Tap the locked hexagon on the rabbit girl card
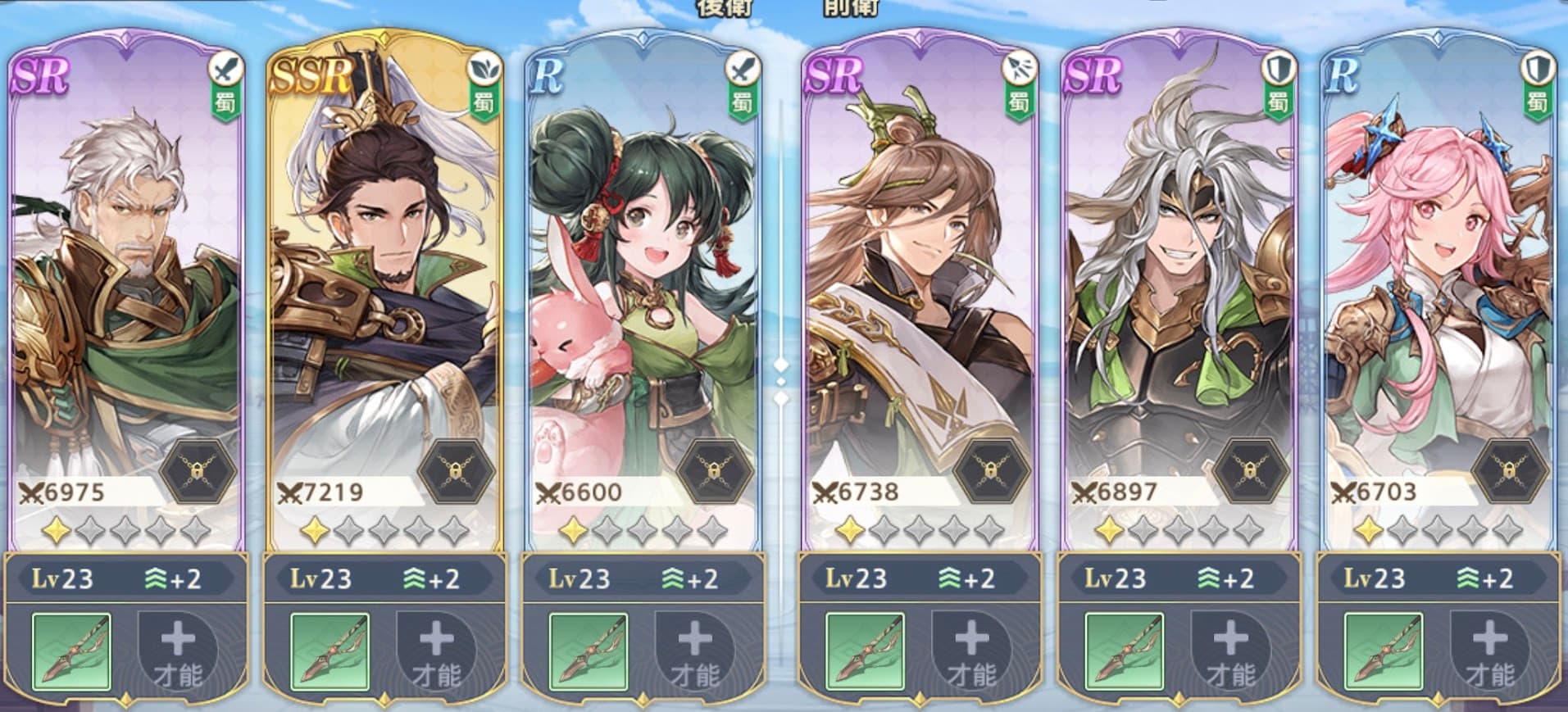 coord(715,471)
